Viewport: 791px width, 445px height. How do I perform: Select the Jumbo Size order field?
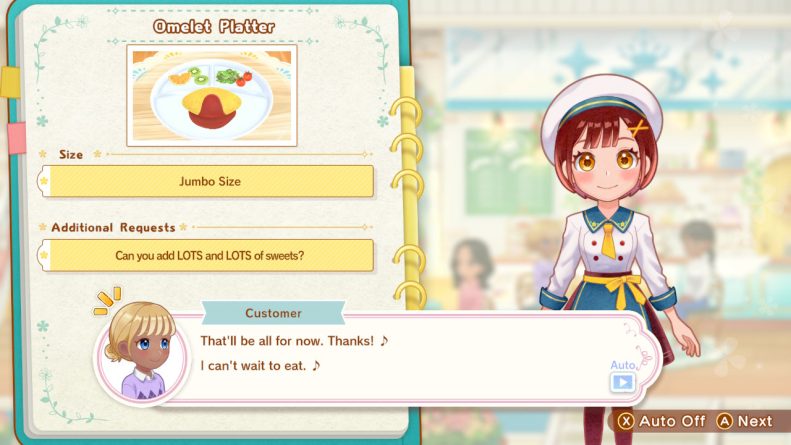point(210,182)
